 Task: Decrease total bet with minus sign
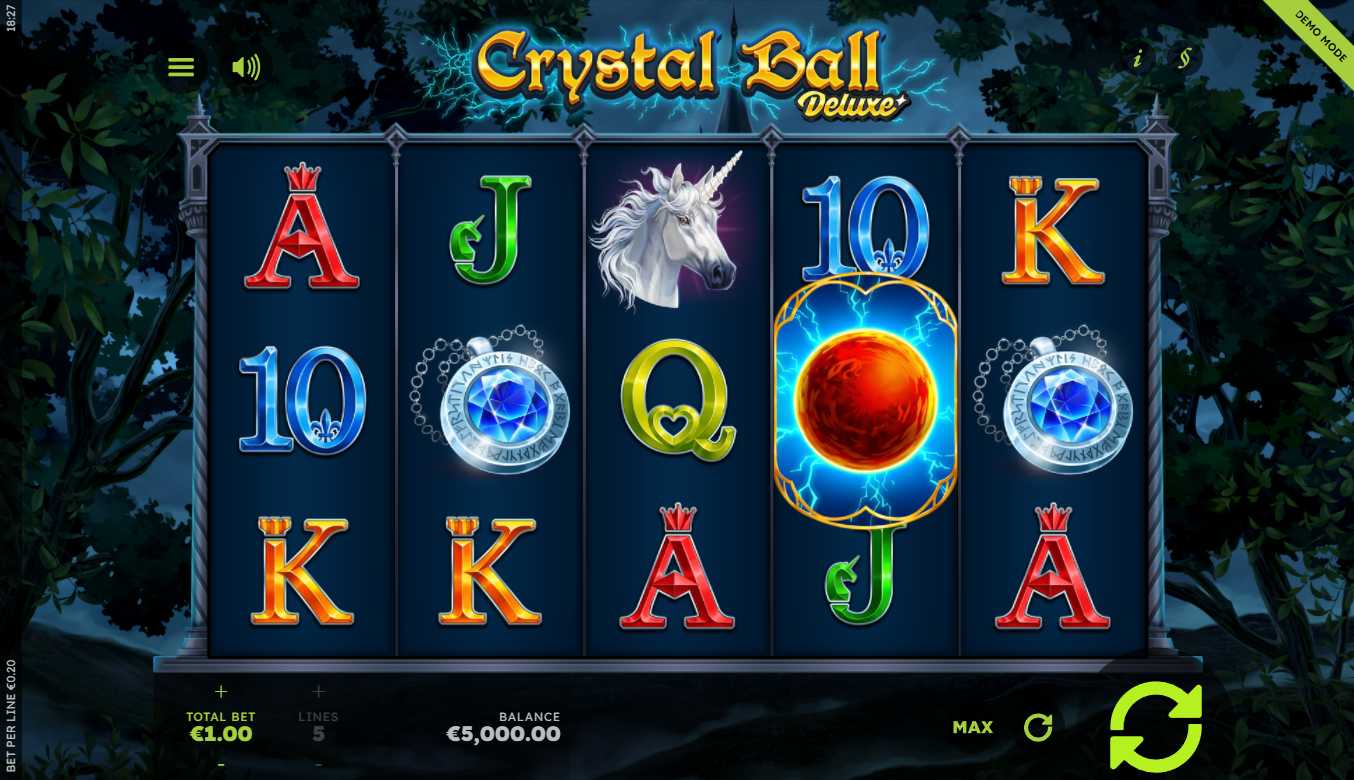click(221, 765)
